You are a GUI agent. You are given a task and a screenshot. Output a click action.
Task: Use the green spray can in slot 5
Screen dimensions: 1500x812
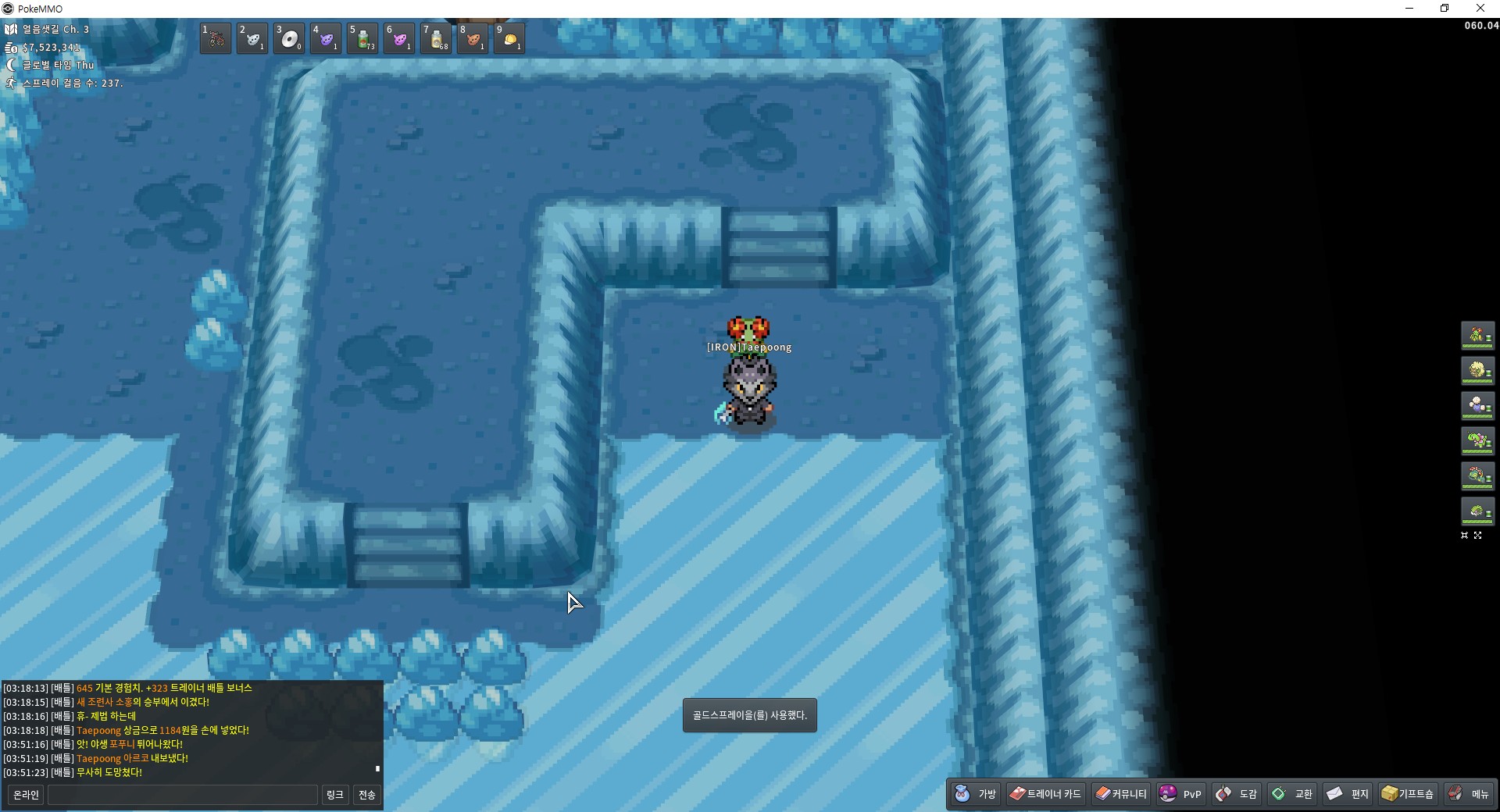(x=362, y=38)
